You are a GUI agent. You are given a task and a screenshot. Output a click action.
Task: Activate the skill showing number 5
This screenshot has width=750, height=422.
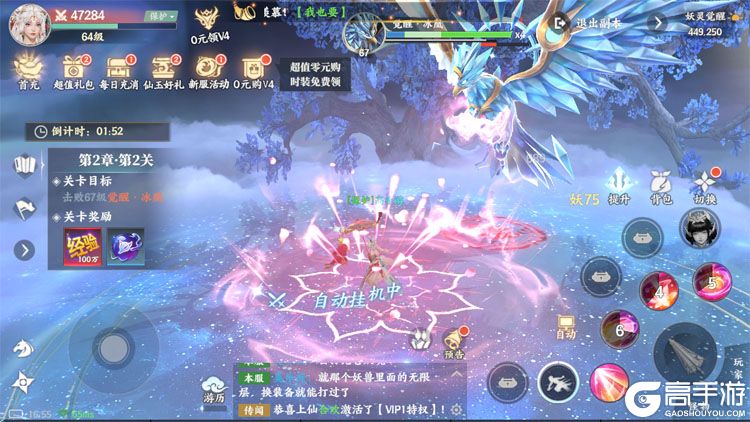click(711, 282)
